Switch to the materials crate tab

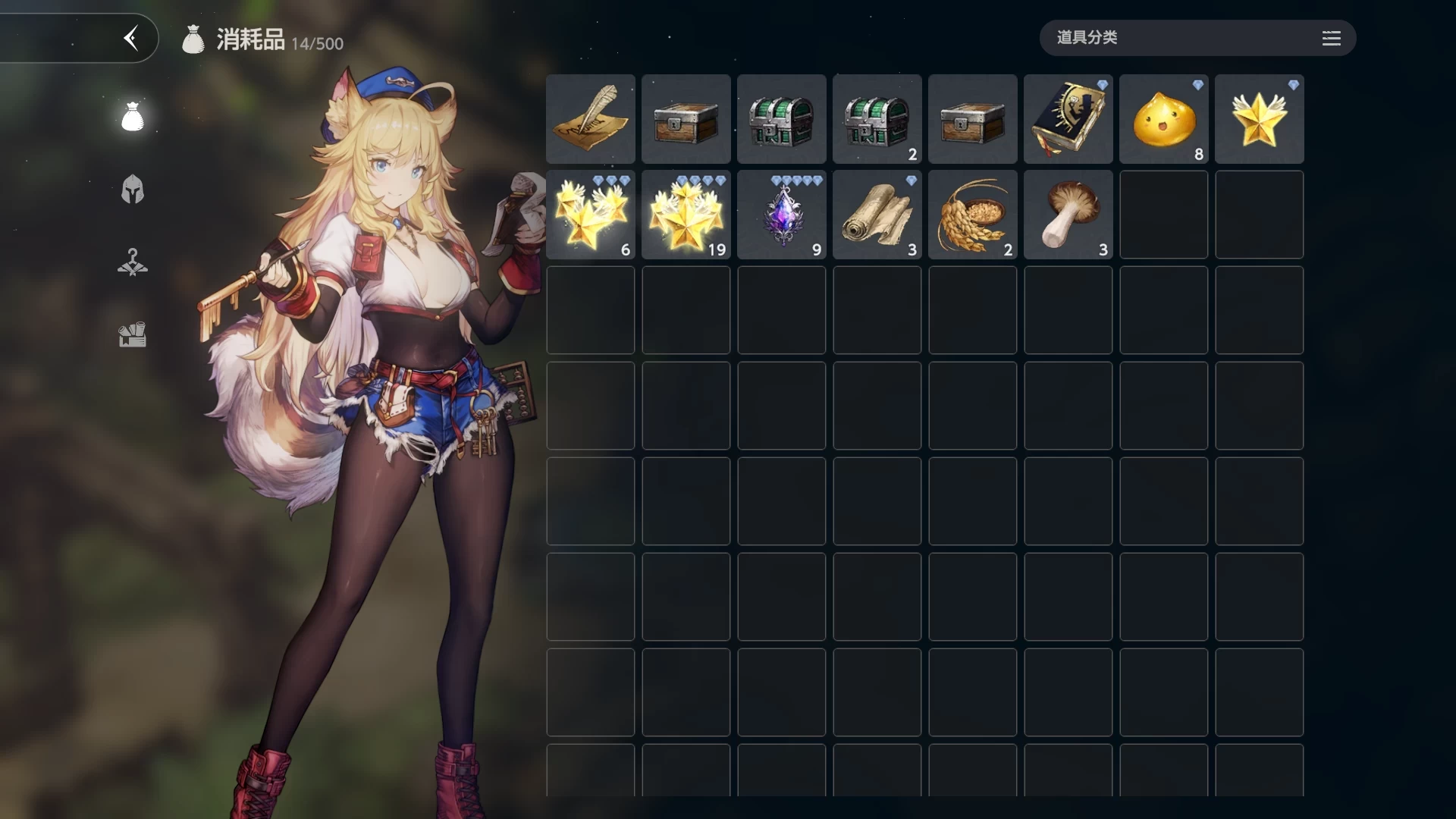133,334
